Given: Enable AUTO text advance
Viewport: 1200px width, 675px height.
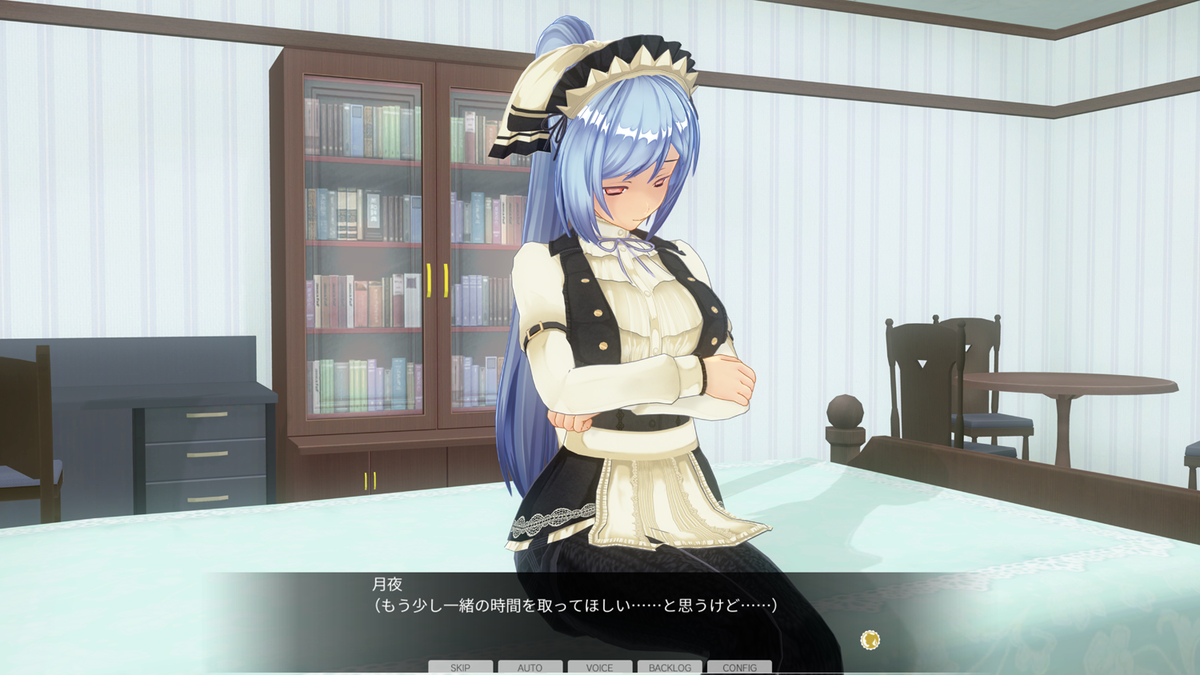Looking at the screenshot, I should pyautogui.click(x=530, y=667).
